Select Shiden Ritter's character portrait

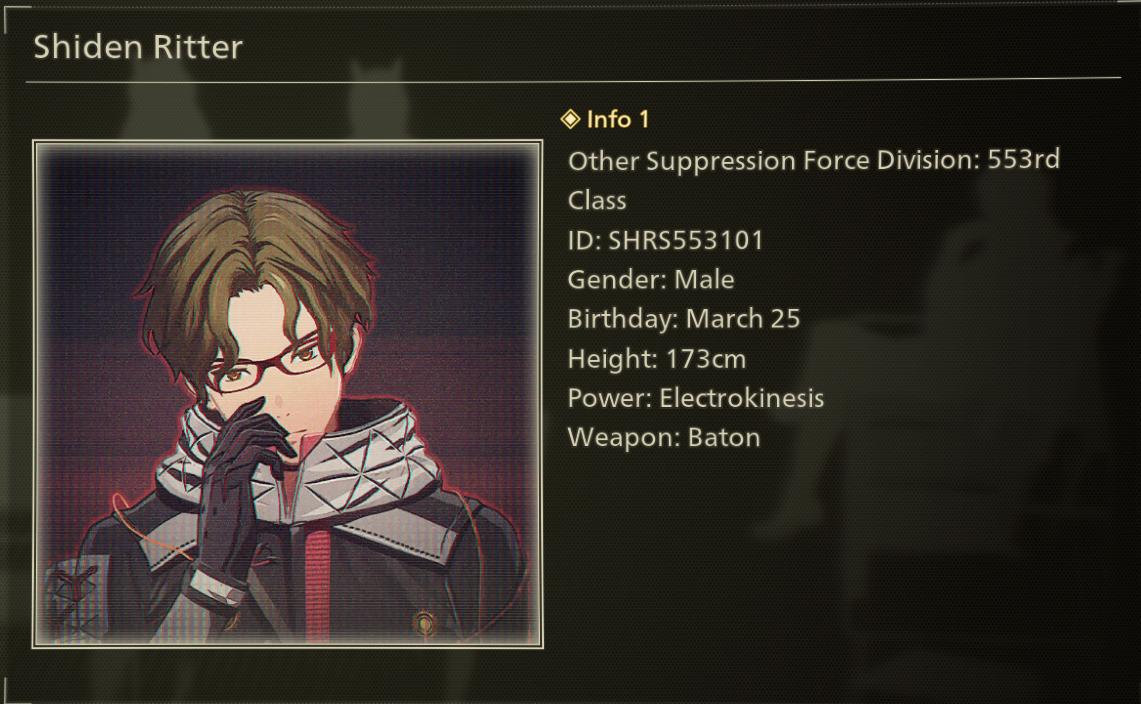tap(287, 394)
